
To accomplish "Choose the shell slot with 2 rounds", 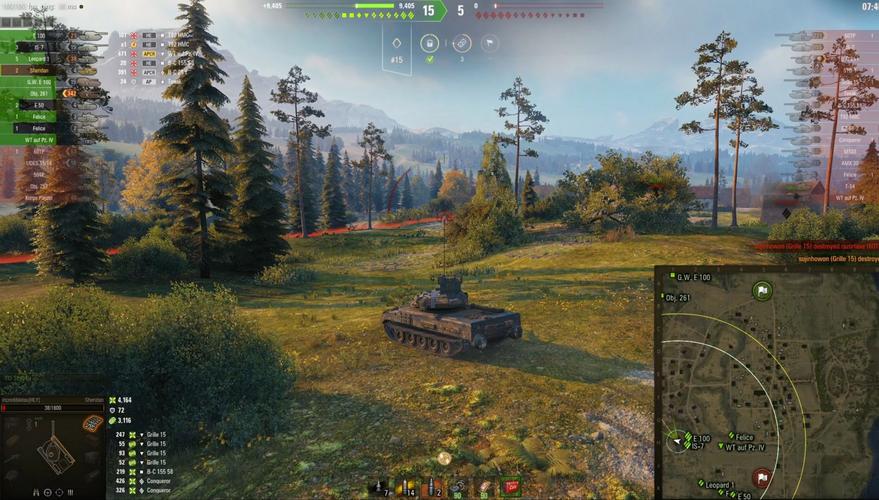I will click(x=430, y=487).
